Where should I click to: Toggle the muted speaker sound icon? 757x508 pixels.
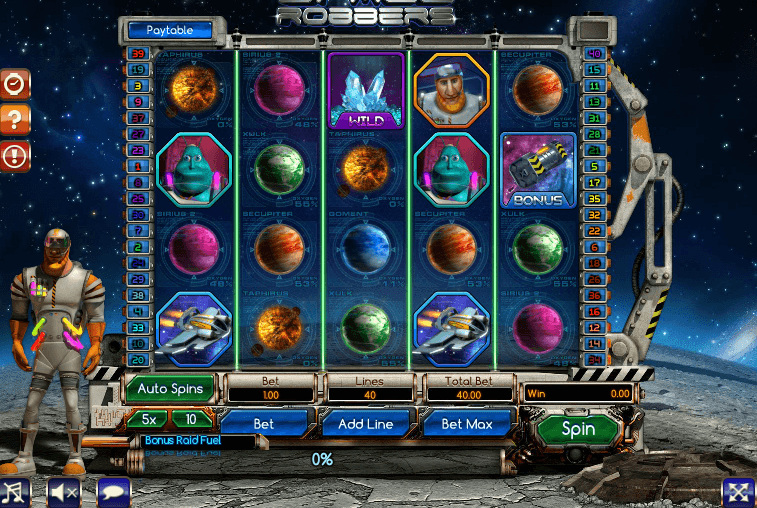64,491
